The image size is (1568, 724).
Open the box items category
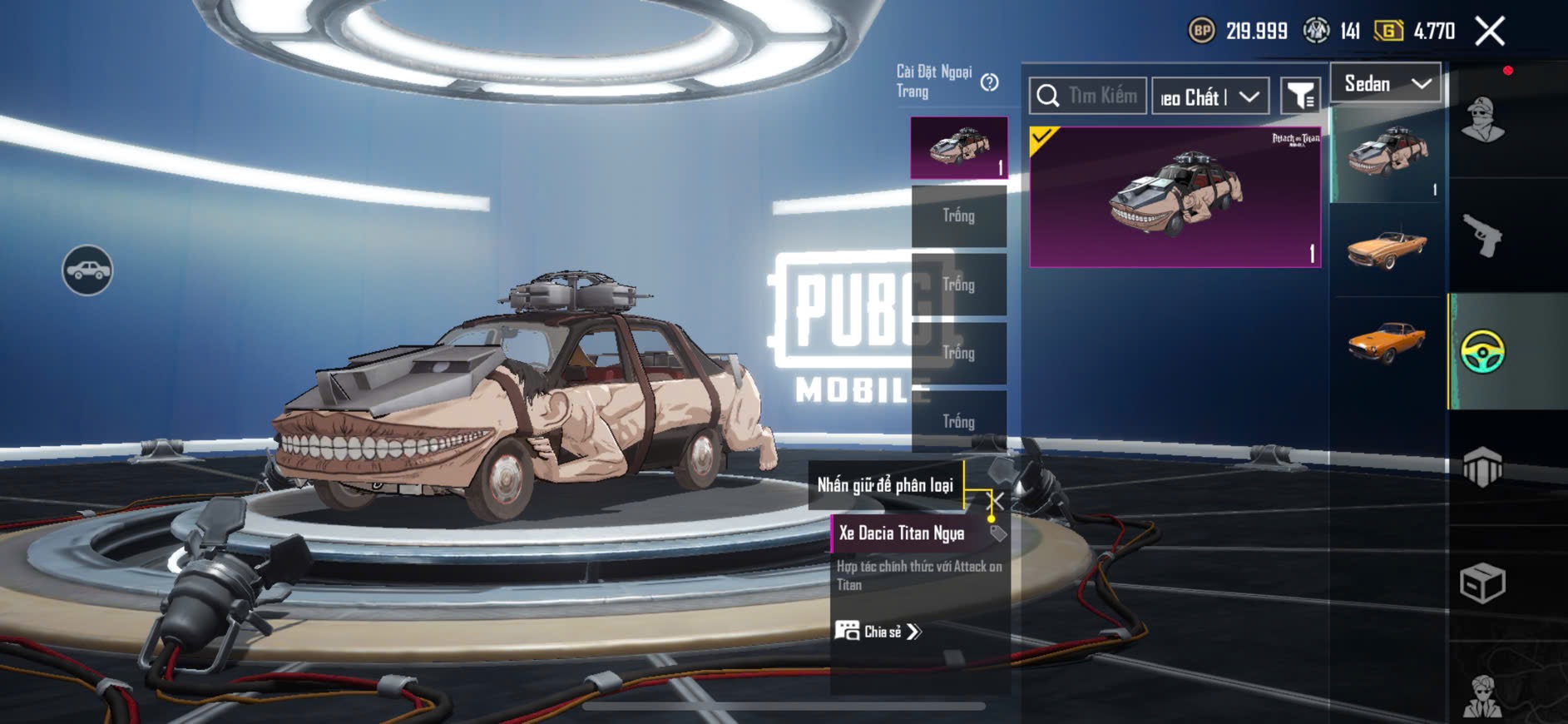1482,583
